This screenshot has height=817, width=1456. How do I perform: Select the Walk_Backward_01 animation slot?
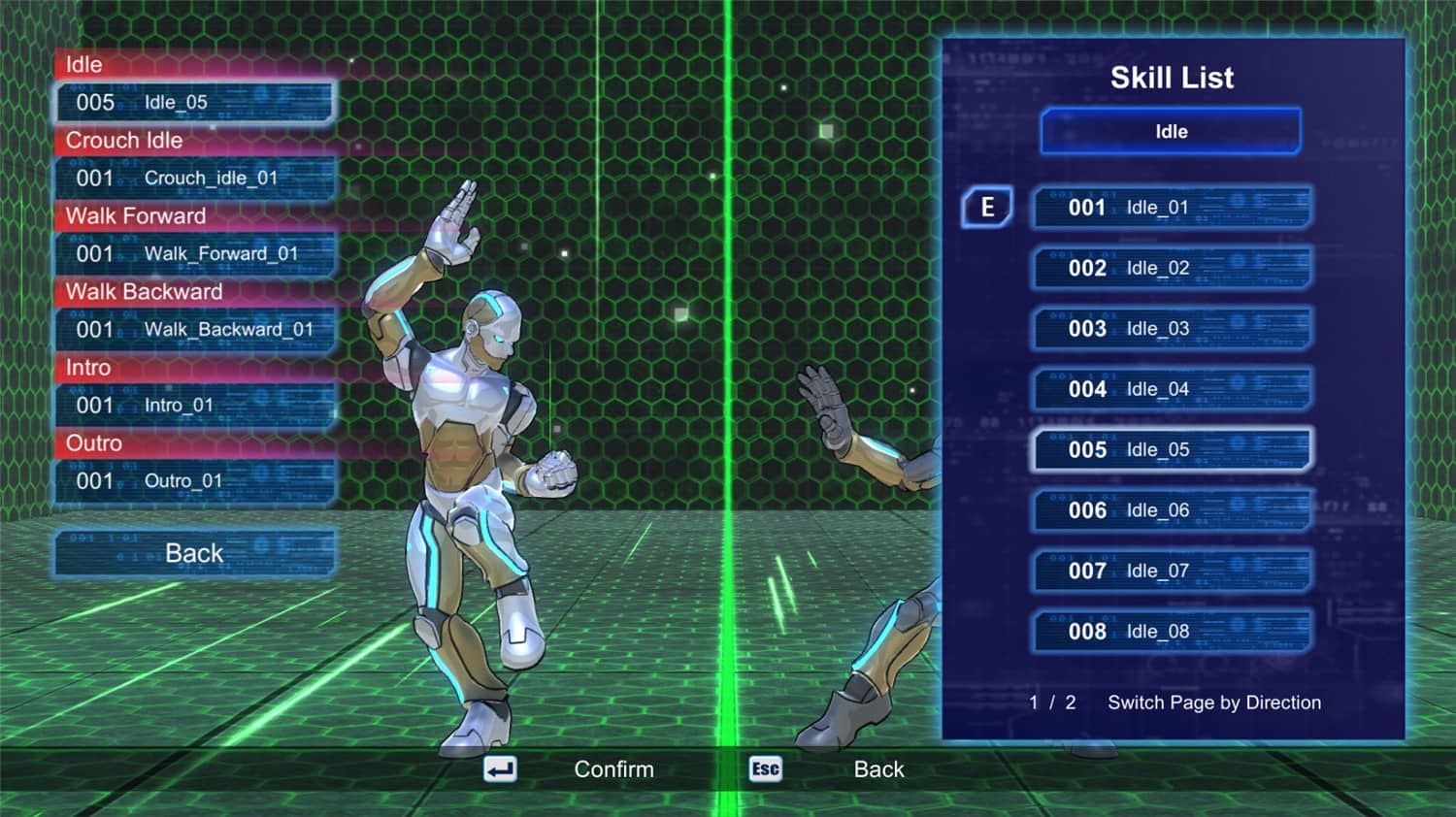194,329
